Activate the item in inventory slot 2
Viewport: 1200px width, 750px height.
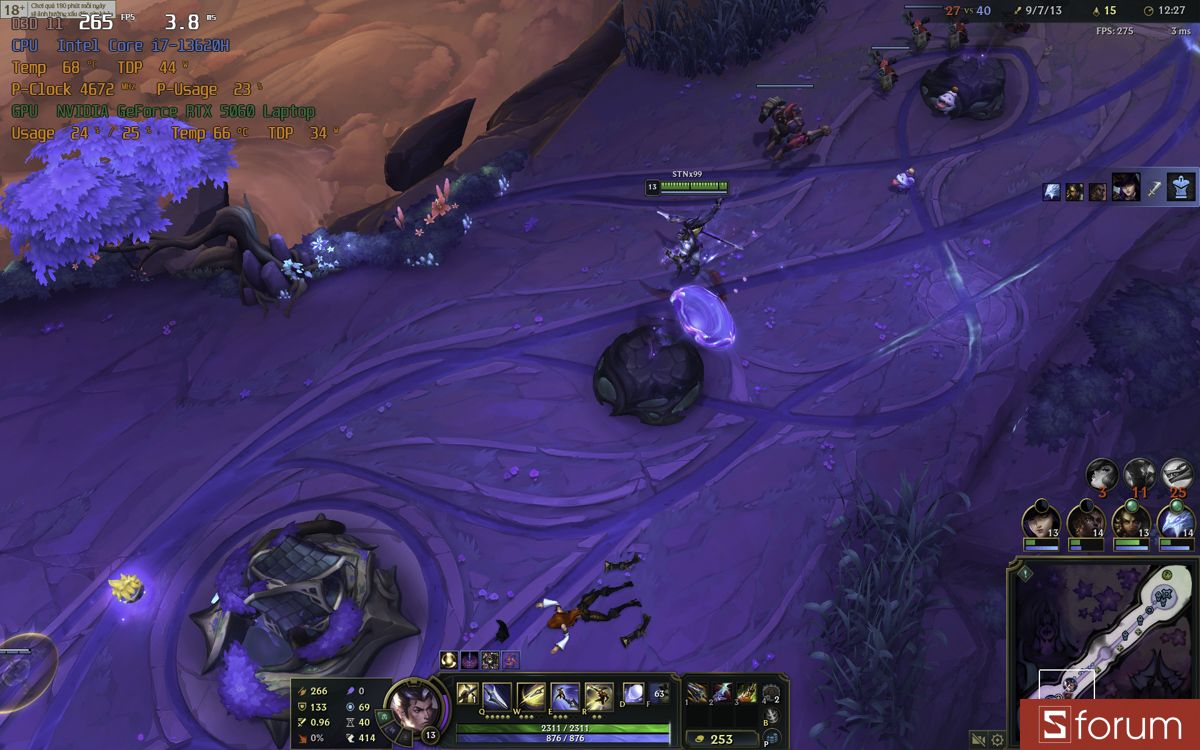tap(722, 693)
